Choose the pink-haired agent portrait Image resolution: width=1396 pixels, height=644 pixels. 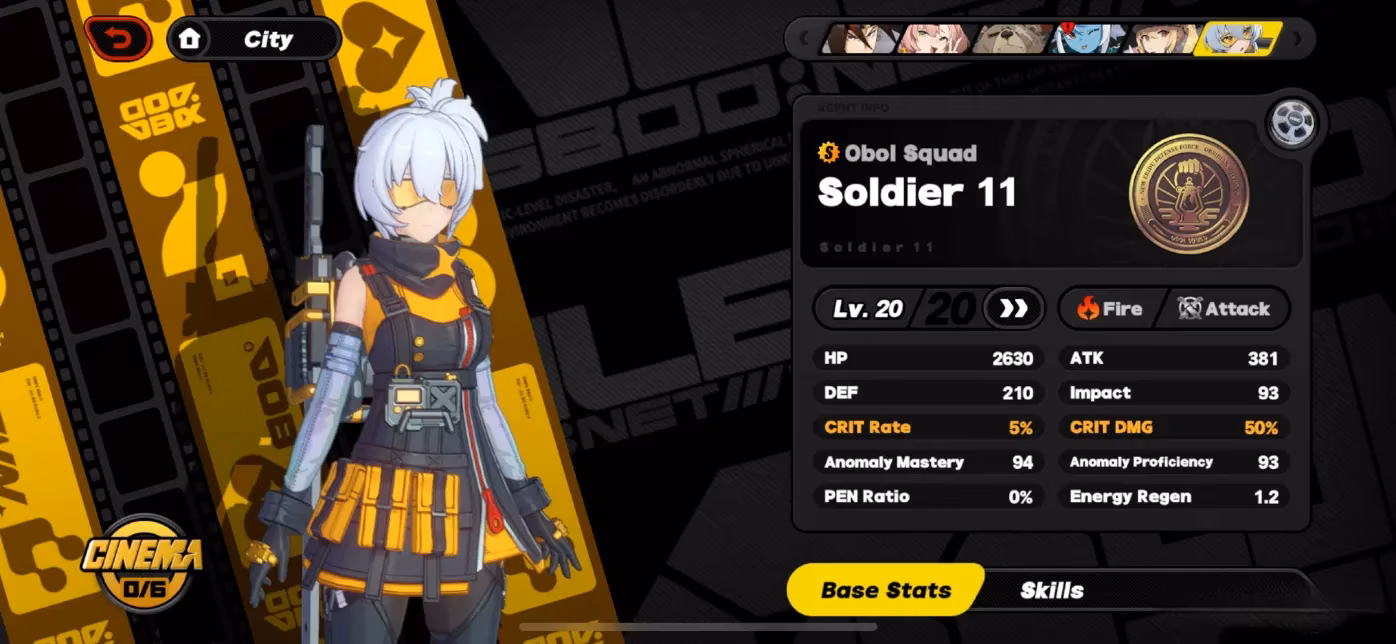[x=934, y=39]
